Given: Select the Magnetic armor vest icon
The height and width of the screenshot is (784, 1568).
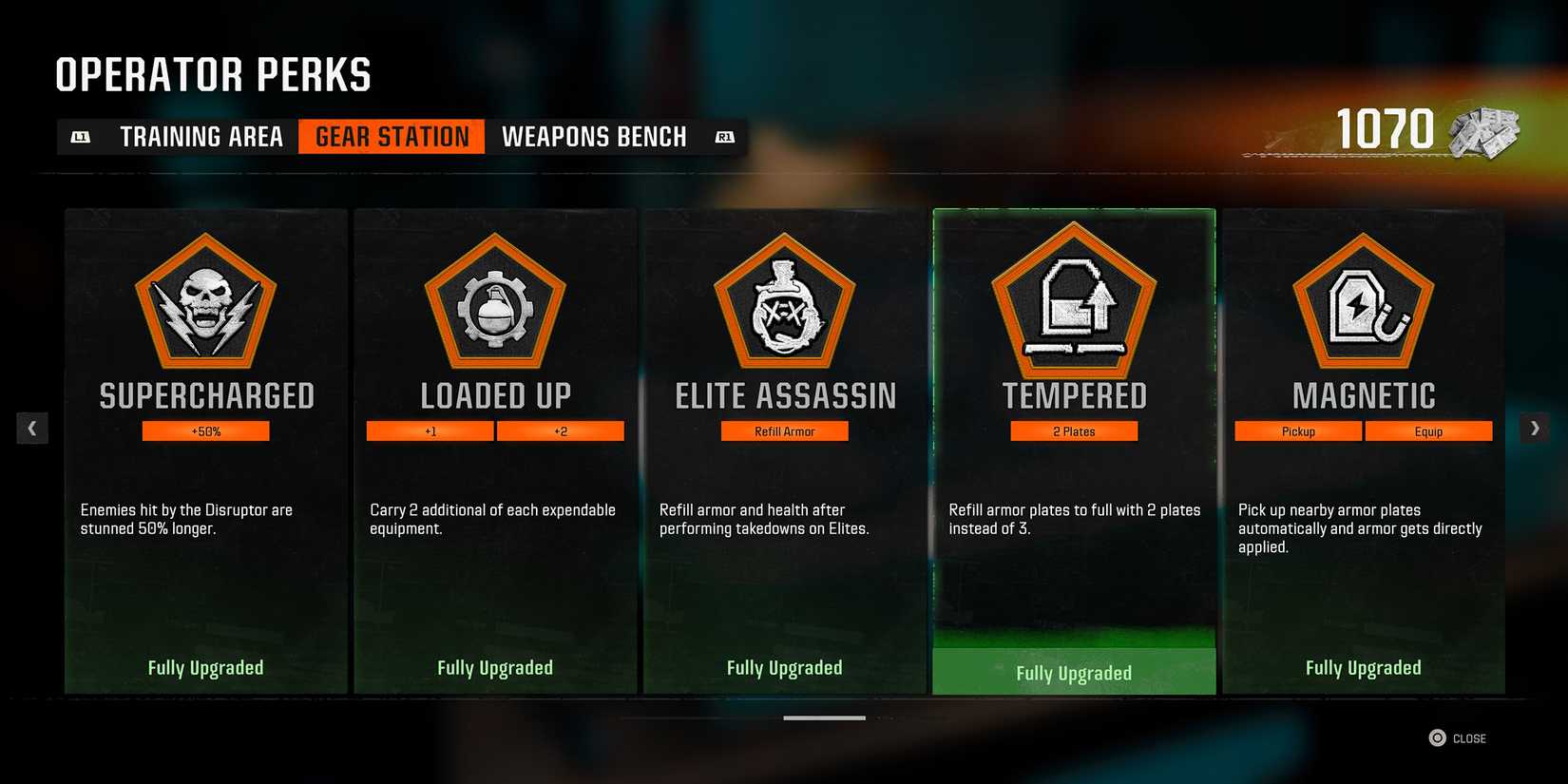Looking at the screenshot, I should (x=1364, y=304).
